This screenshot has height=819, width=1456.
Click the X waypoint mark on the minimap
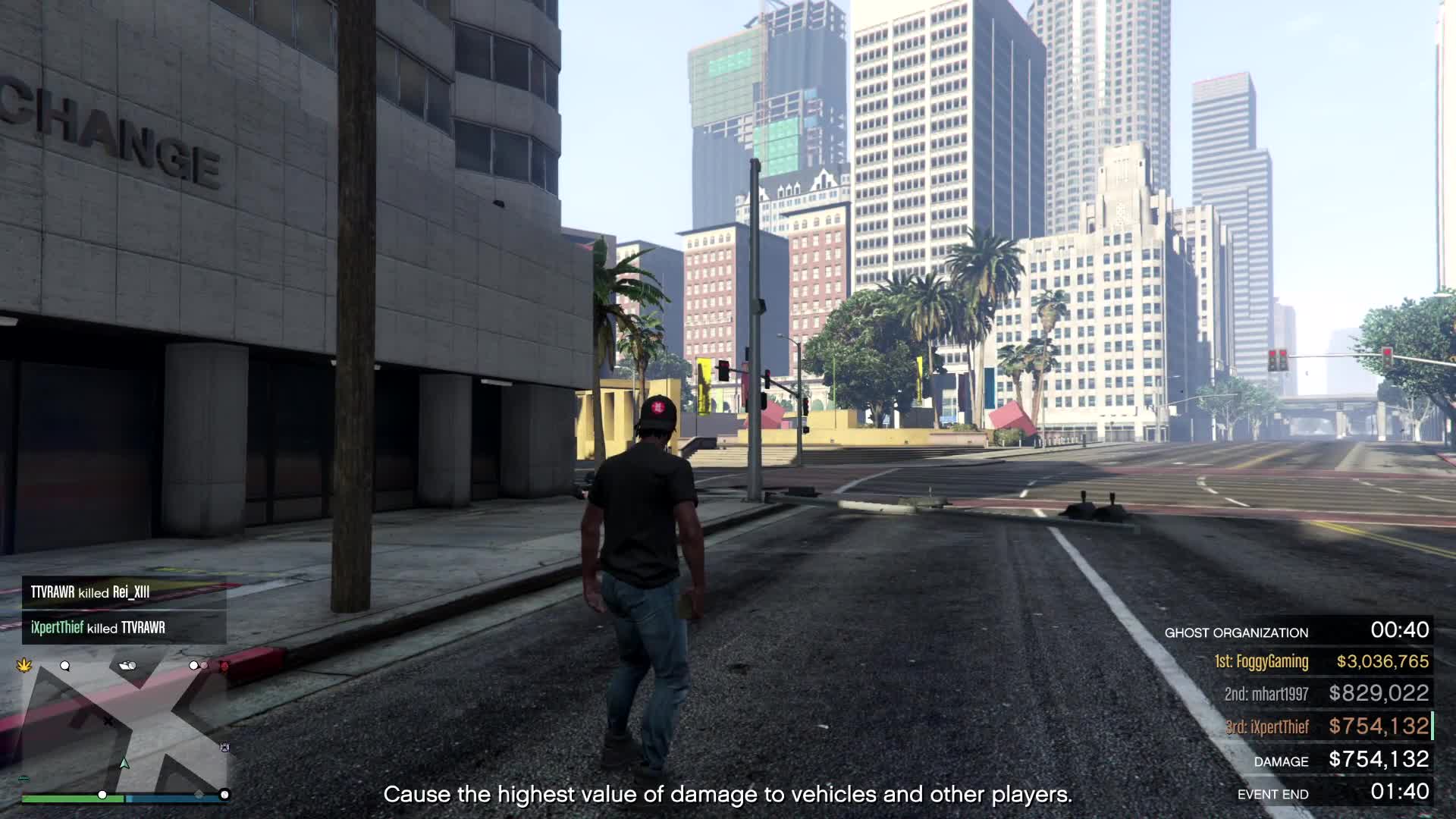[x=109, y=721]
